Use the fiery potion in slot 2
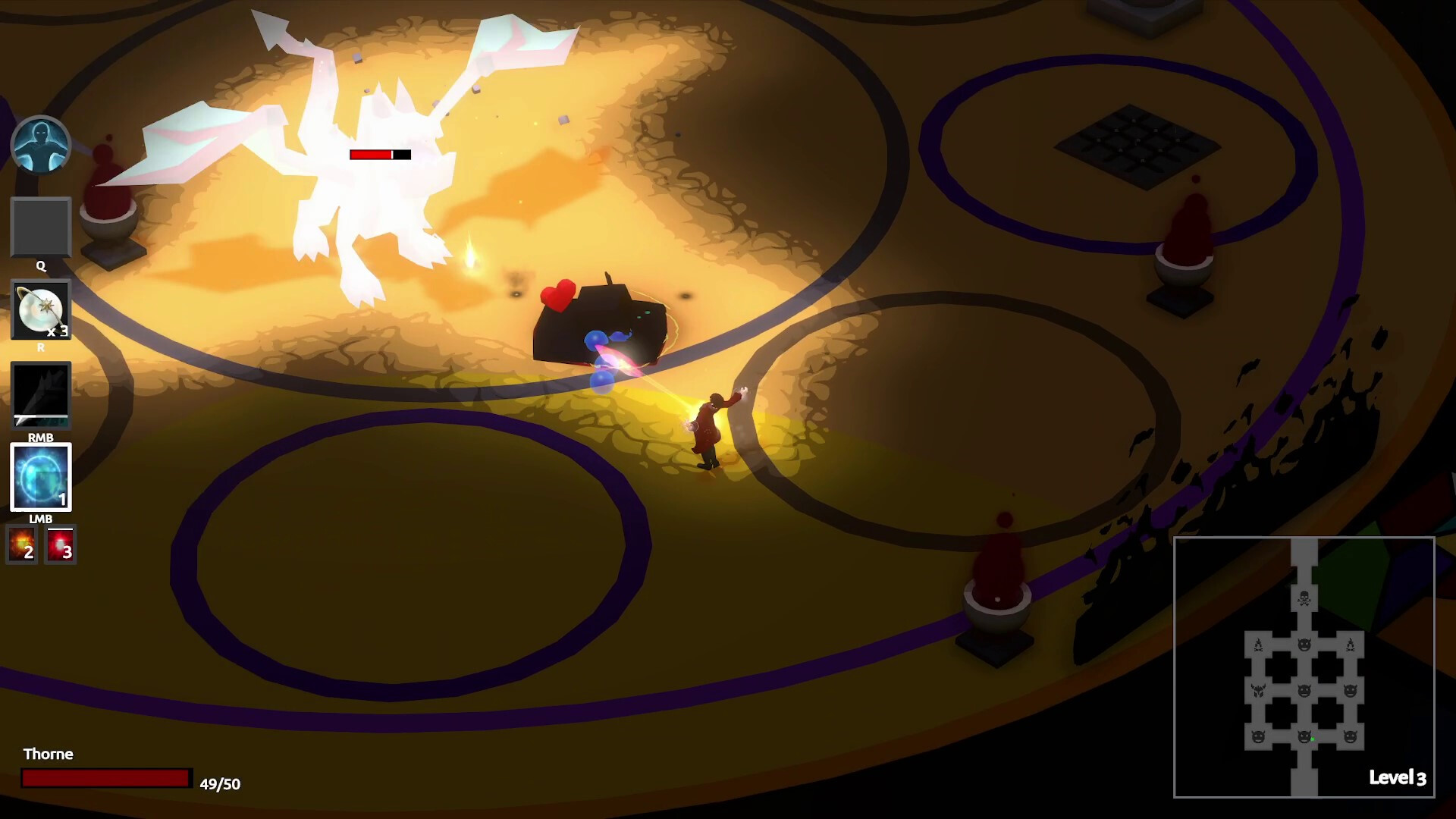 [22, 544]
